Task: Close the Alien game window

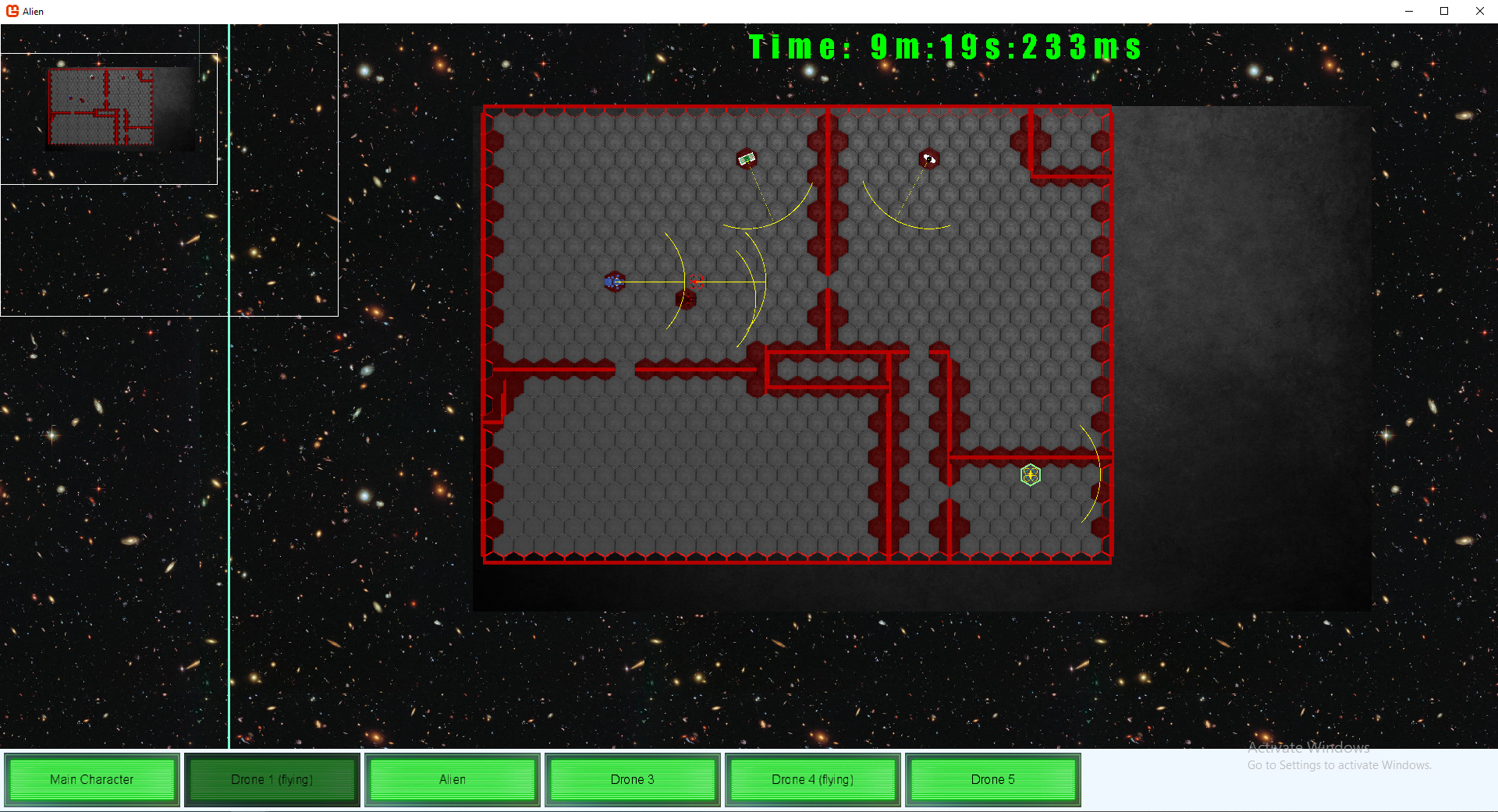Action: [x=1479, y=11]
